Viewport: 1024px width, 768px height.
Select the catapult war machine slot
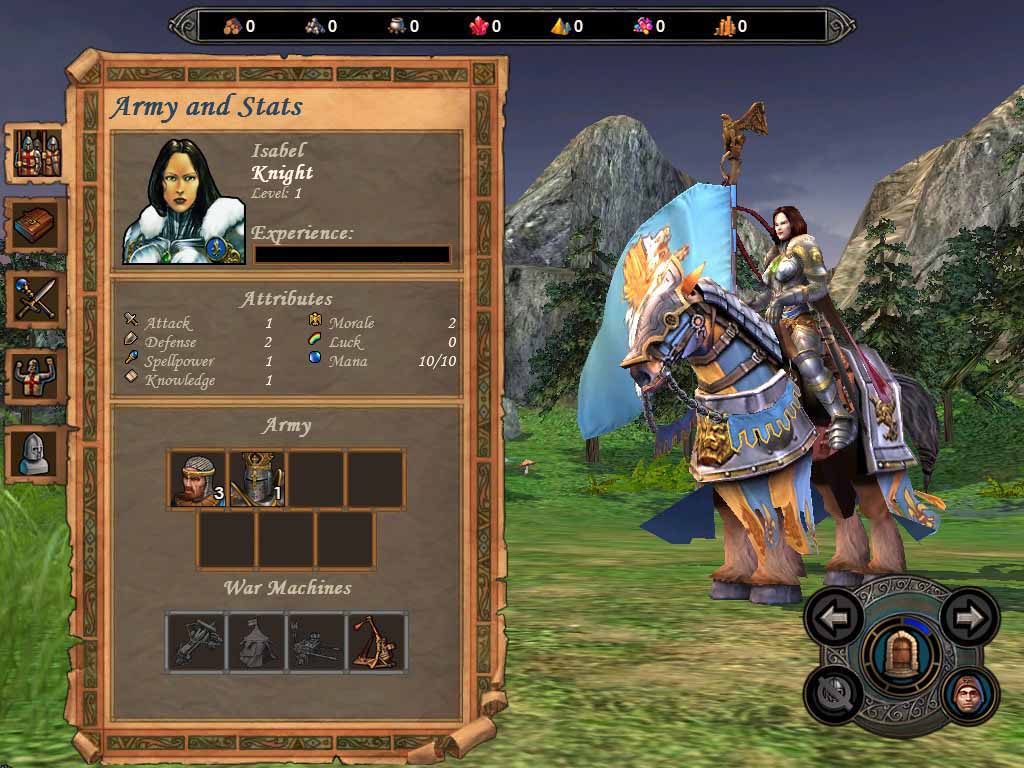point(378,641)
